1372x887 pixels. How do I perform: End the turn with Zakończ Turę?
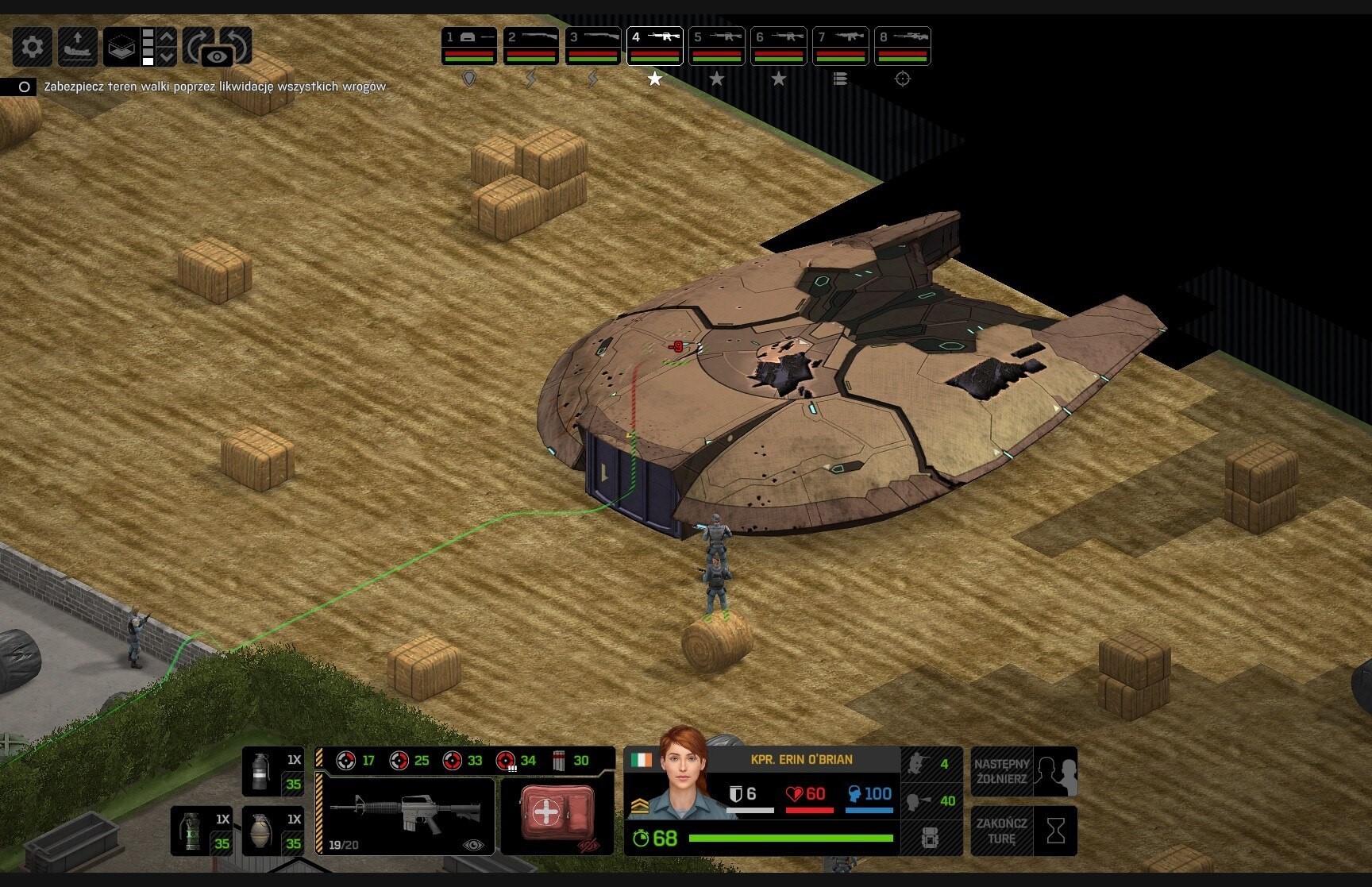pos(1023,831)
